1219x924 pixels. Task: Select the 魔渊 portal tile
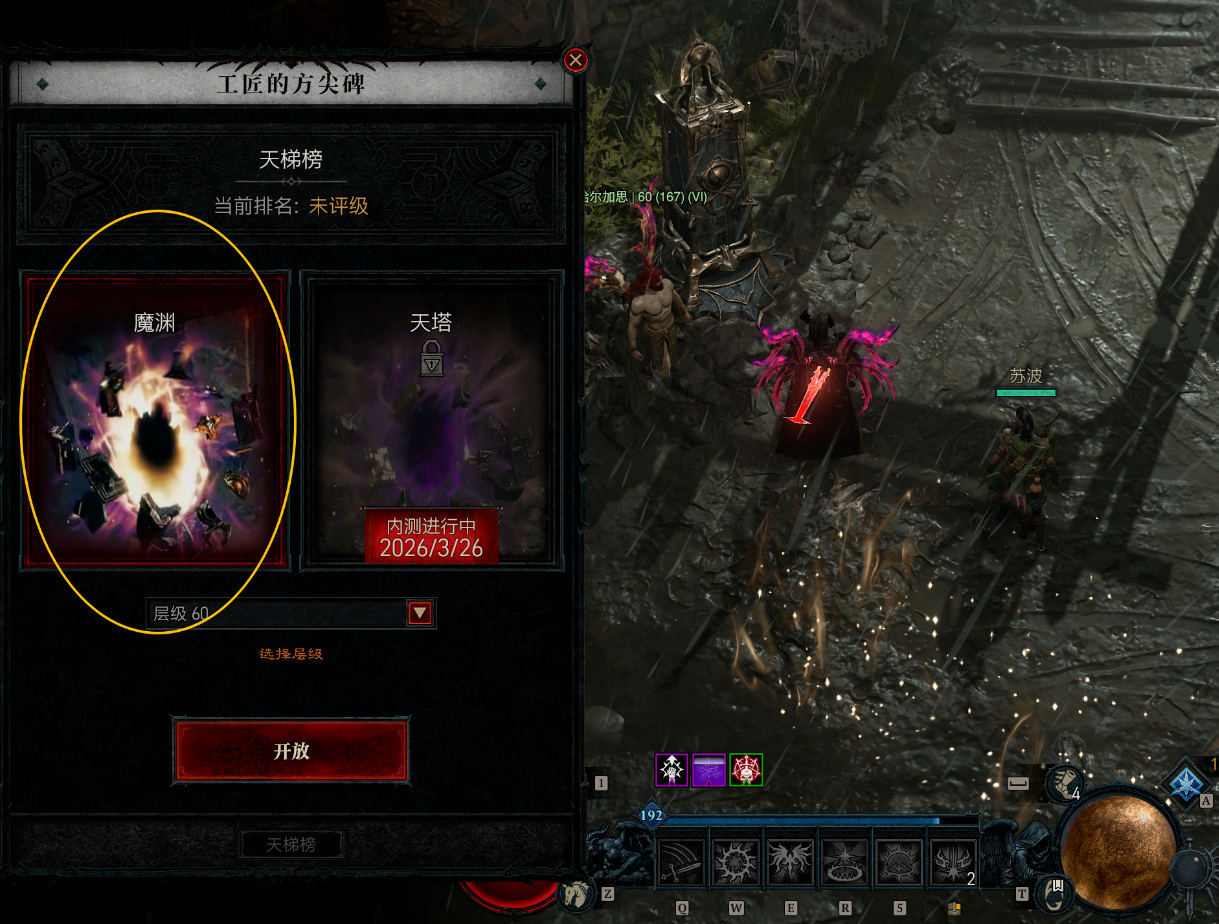pyautogui.click(x=156, y=420)
